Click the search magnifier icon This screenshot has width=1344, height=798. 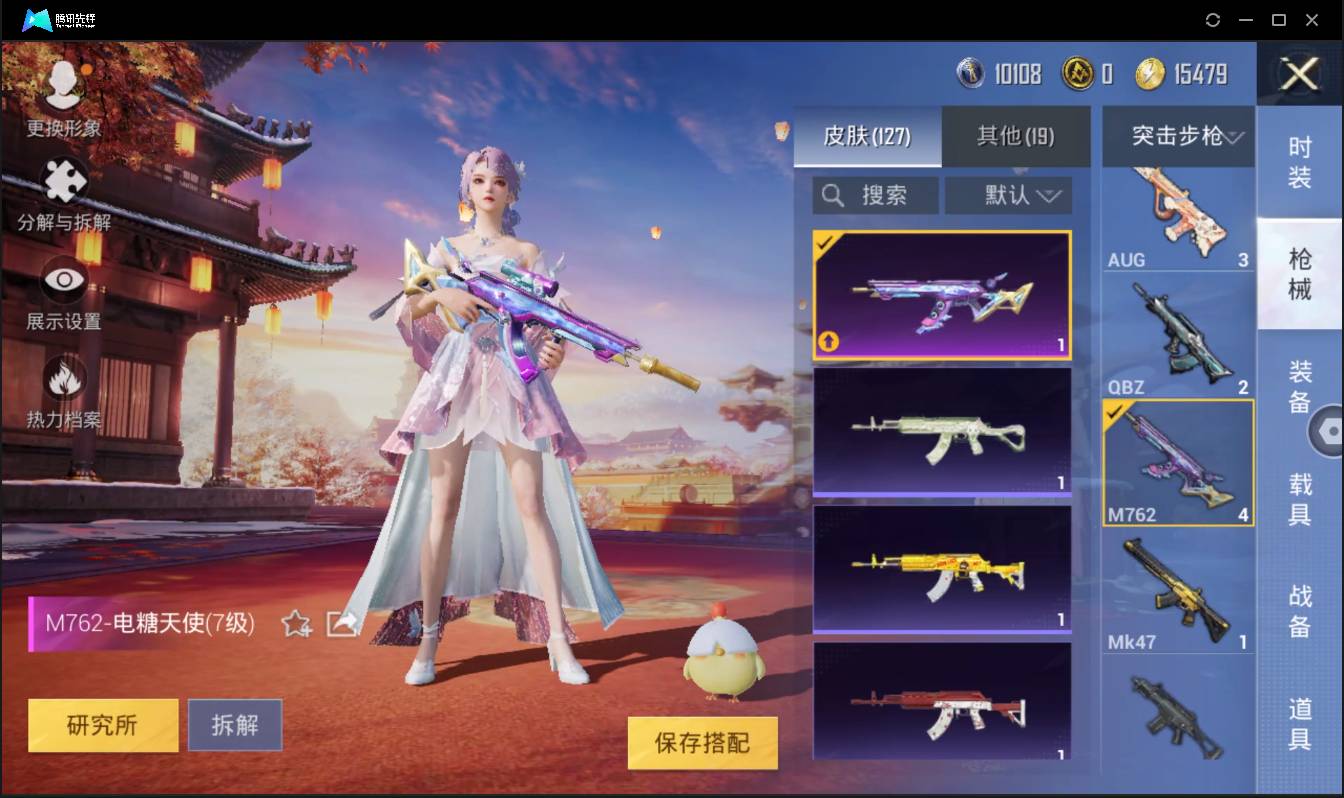pyautogui.click(x=832, y=195)
